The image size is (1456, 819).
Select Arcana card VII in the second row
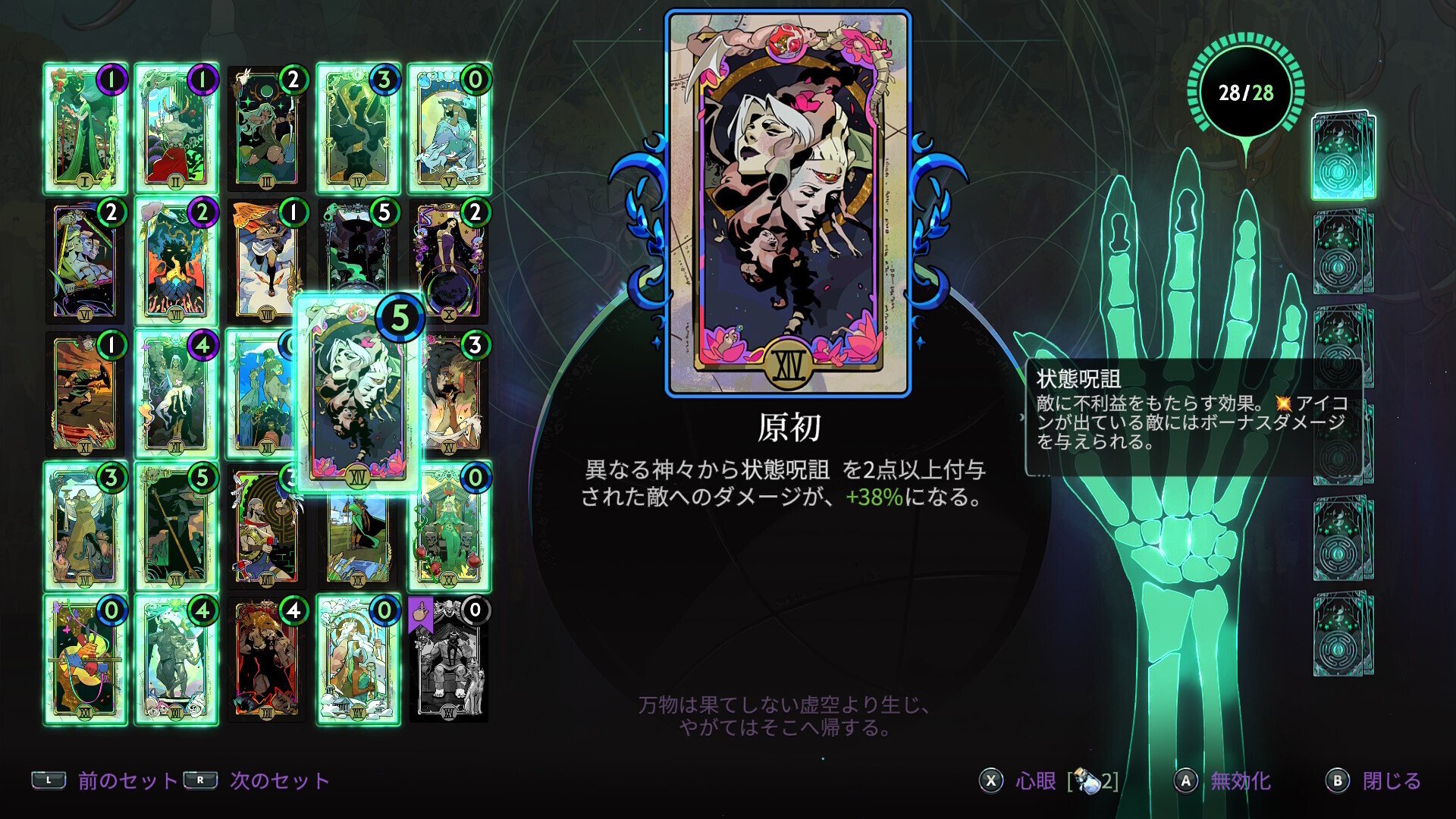click(177, 262)
